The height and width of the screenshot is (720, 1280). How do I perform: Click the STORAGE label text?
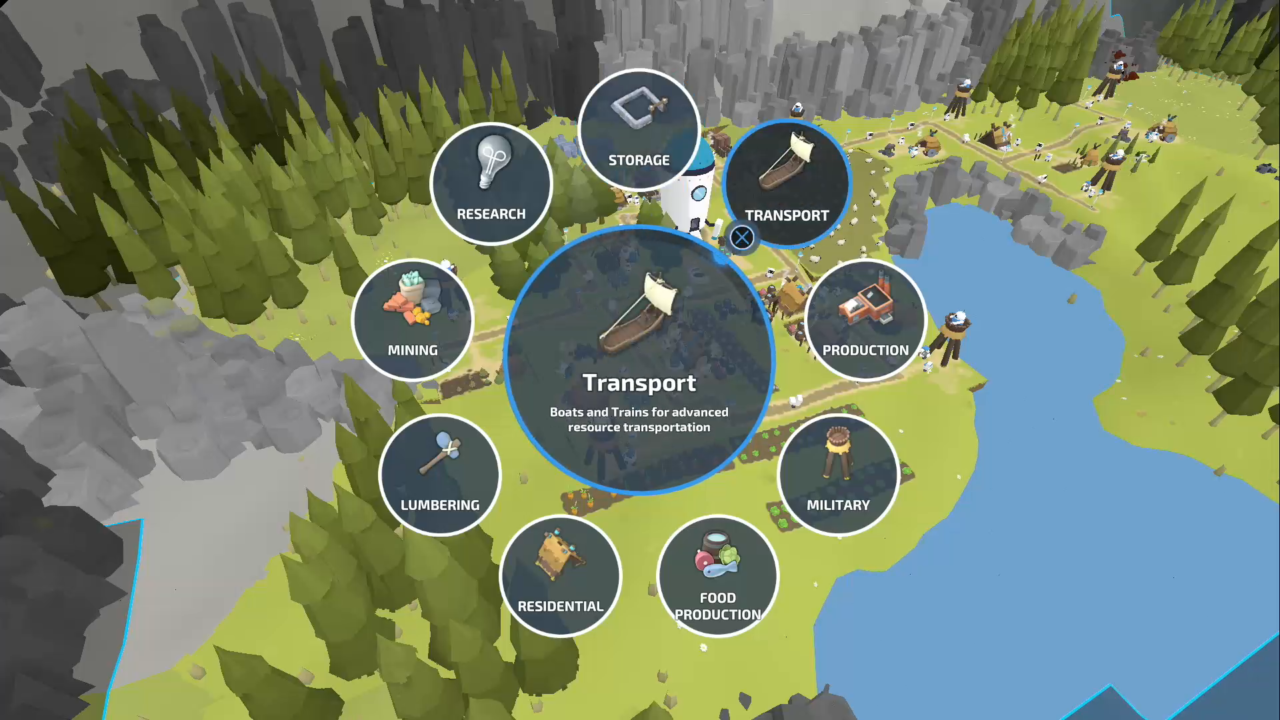click(639, 160)
